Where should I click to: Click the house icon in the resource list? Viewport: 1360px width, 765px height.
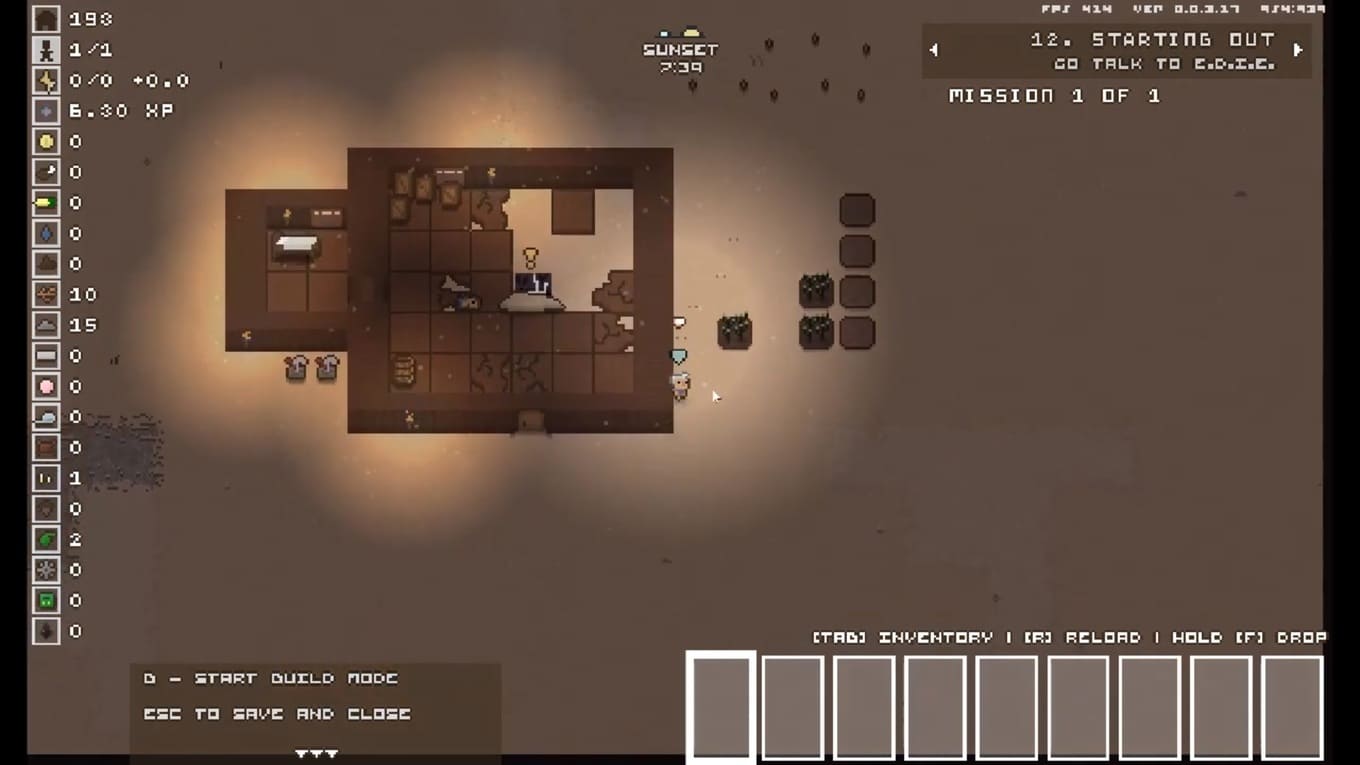pyautogui.click(x=46, y=19)
